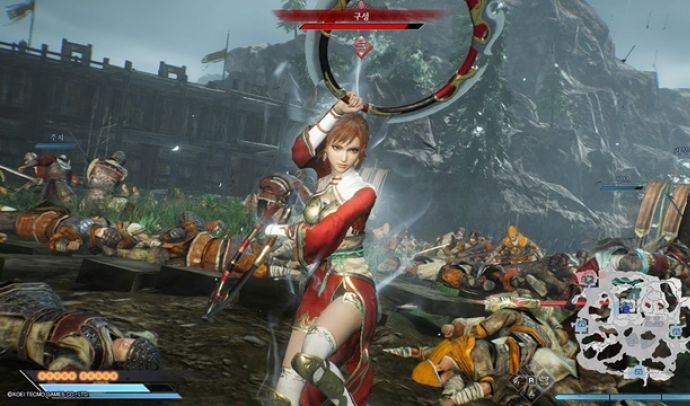Viewport: 690px width, 406px height.
Task: Select the red enemy base marker on minimap
Action: 588,278
